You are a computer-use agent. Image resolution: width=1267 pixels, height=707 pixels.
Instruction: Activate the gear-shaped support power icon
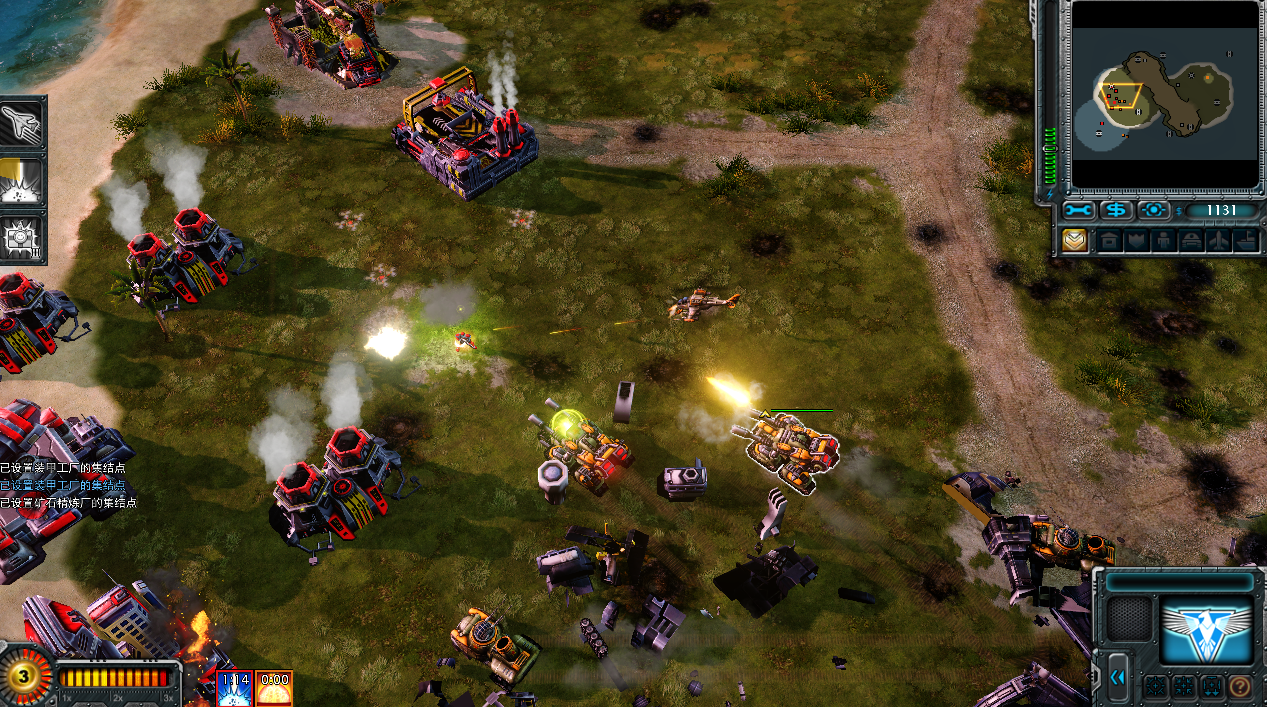click(22, 238)
